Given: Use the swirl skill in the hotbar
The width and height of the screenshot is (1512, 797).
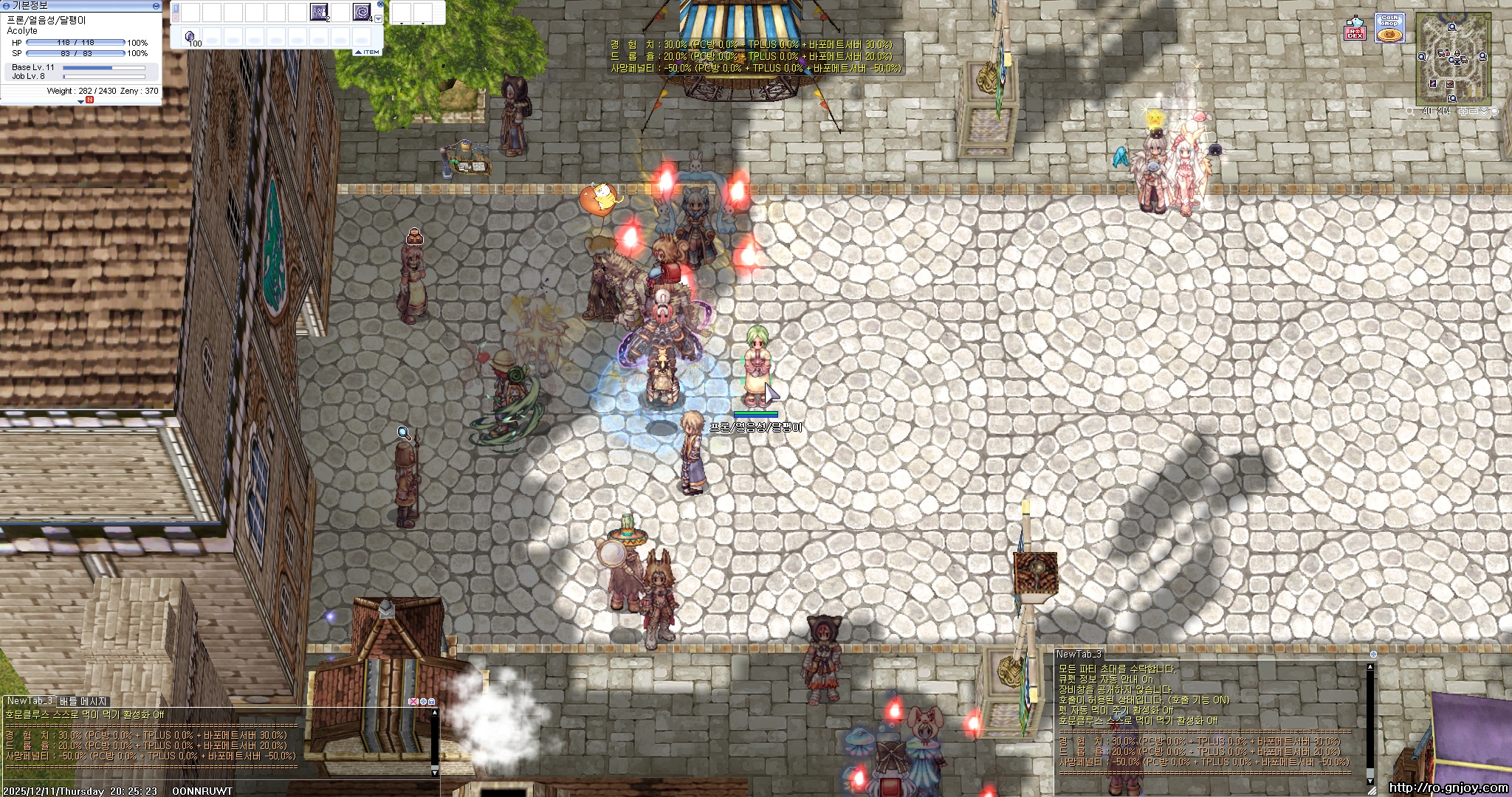Looking at the screenshot, I should tap(362, 12).
